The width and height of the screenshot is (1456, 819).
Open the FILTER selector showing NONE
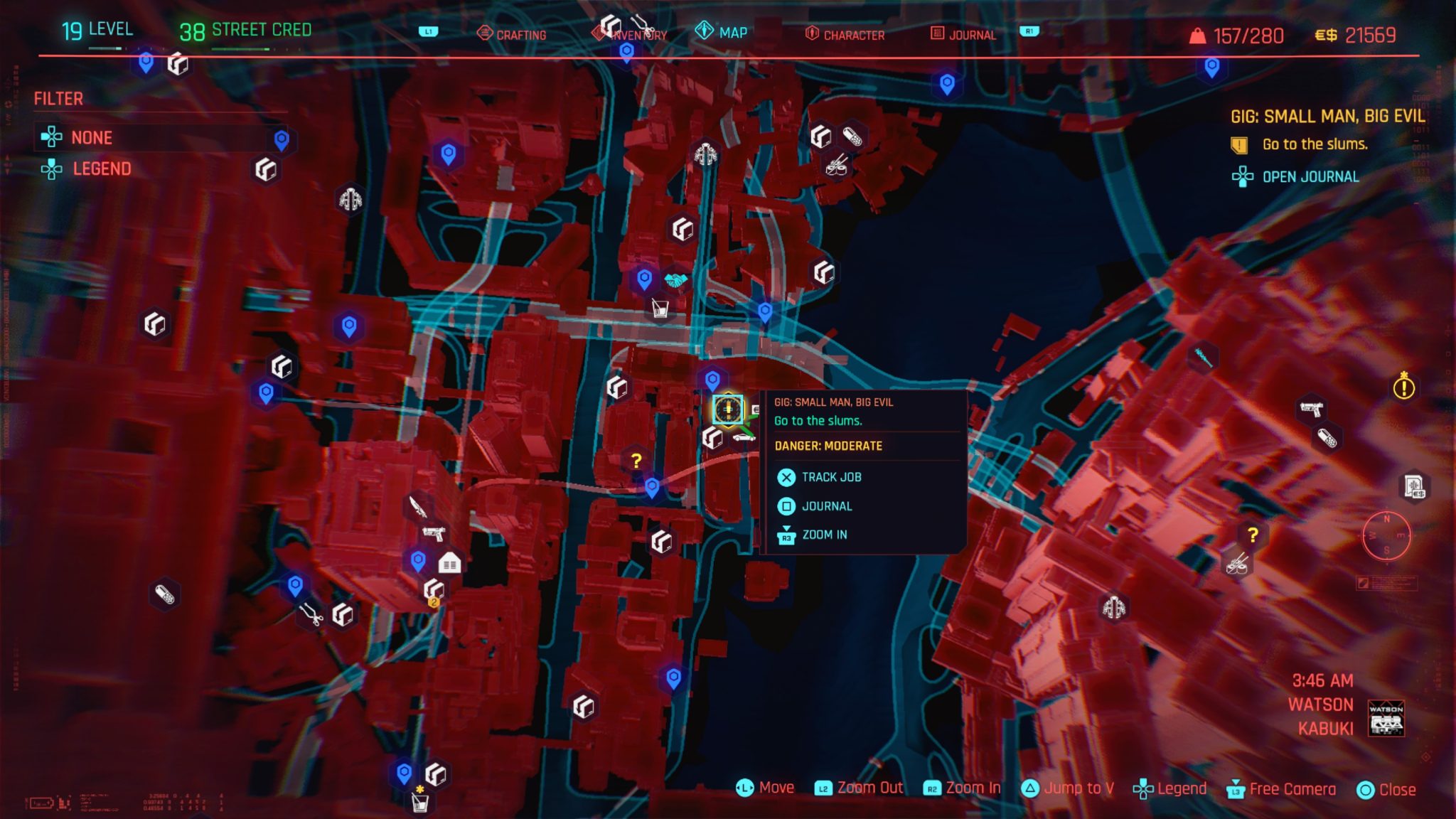(x=92, y=138)
